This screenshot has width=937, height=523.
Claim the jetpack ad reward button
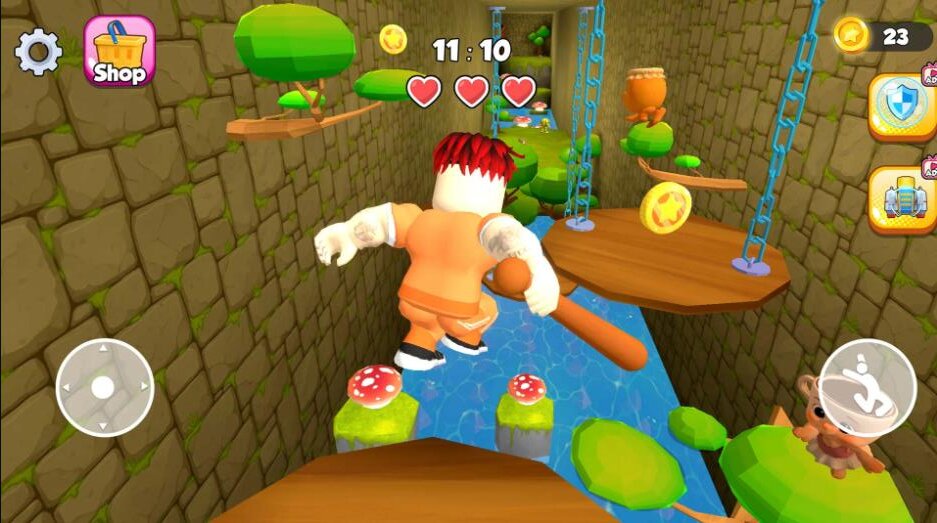pyautogui.click(x=902, y=198)
